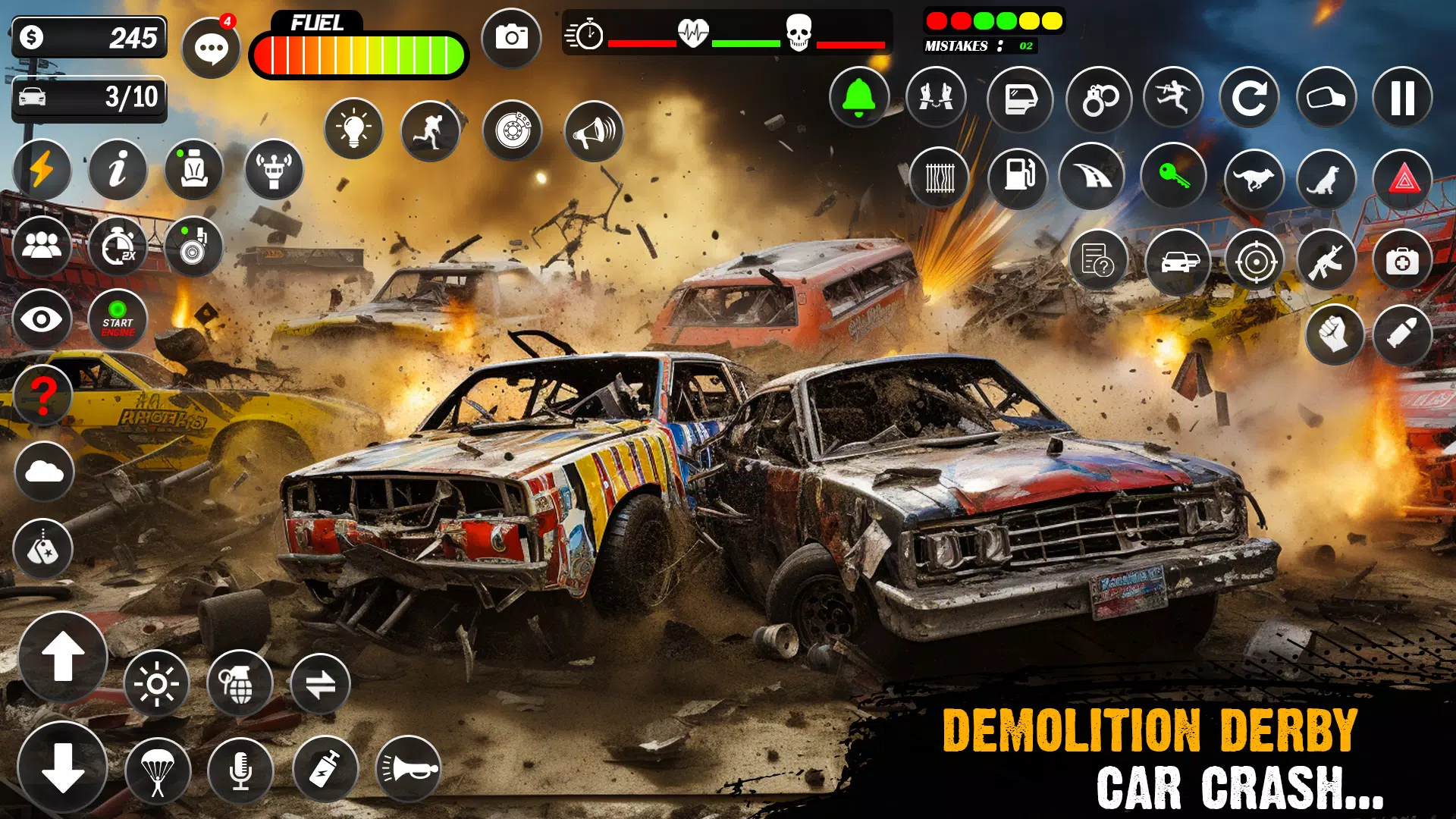1456x819 pixels.
Task: Activate the nitro lightning boost icon
Action: 44,170
